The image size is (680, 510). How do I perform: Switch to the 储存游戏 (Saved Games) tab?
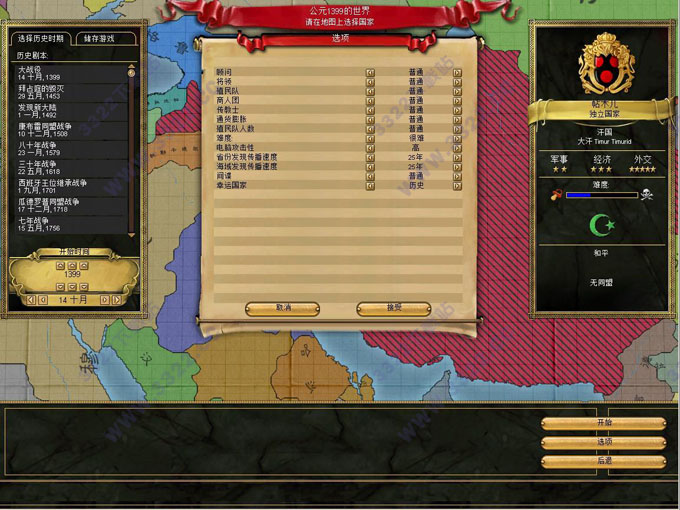pos(99,39)
